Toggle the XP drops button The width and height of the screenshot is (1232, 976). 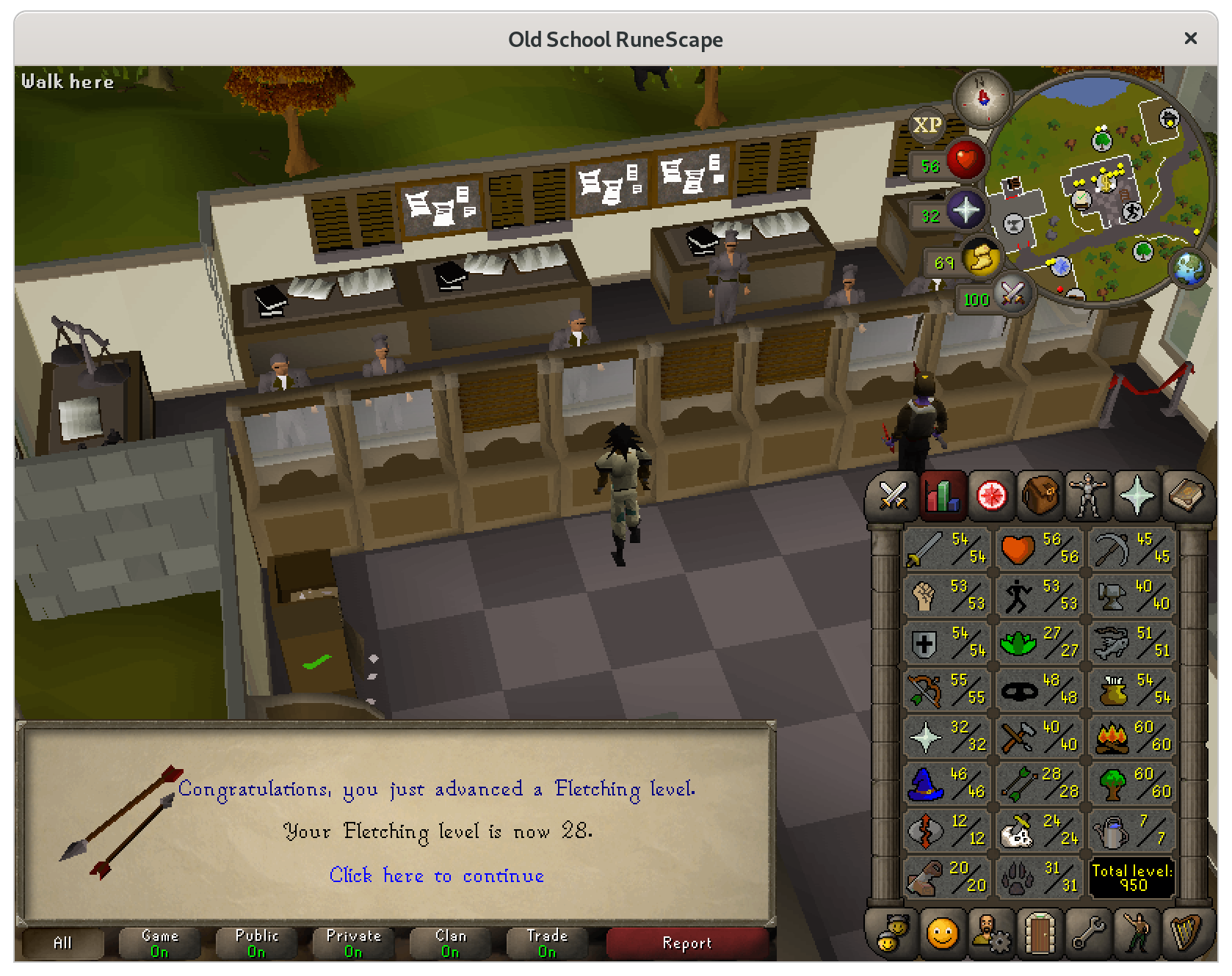[927, 125]
